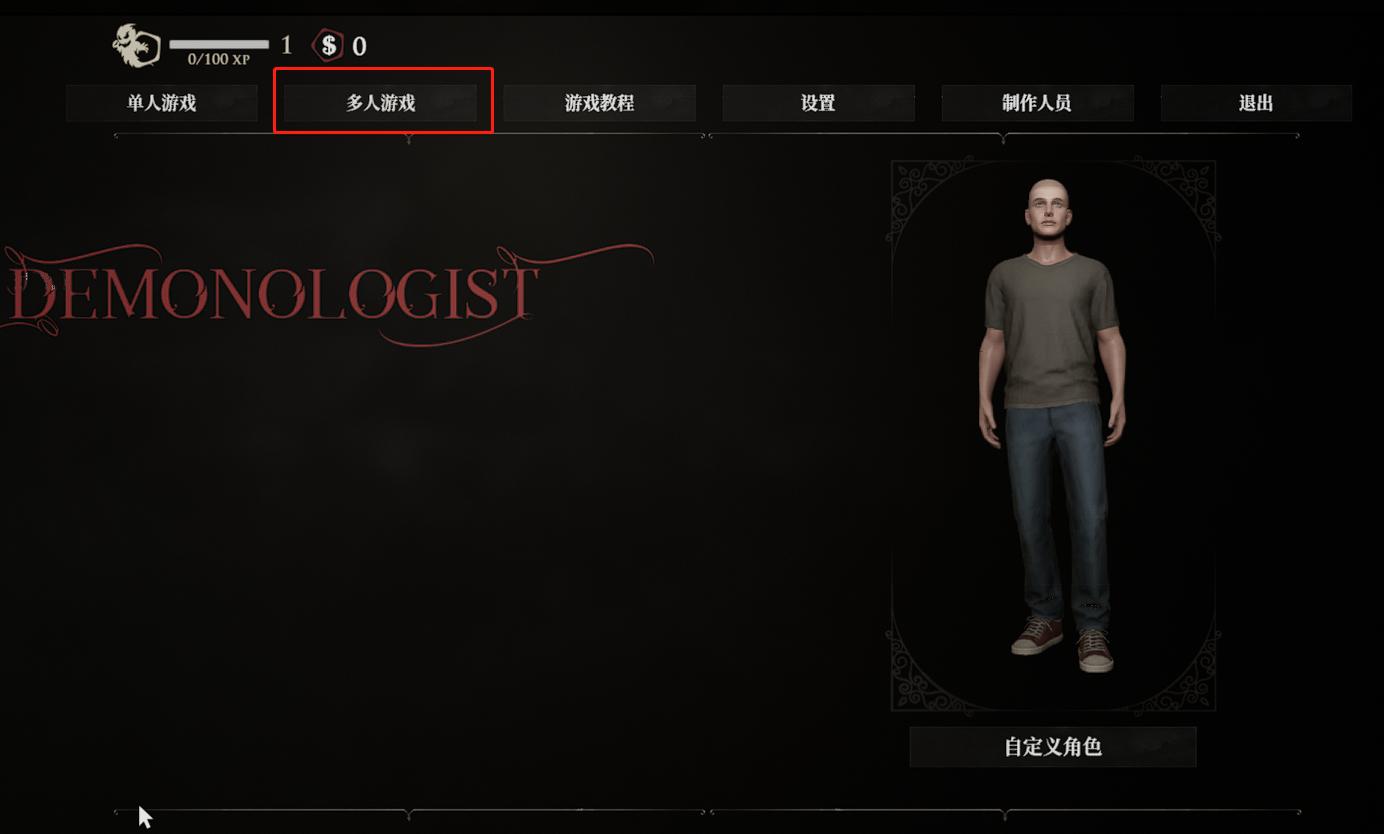Image resolution: width=1384 pixels, height=834 pixels.
Task: Click the red highlighted multiplayer box
Action: [x=383, y=100]
